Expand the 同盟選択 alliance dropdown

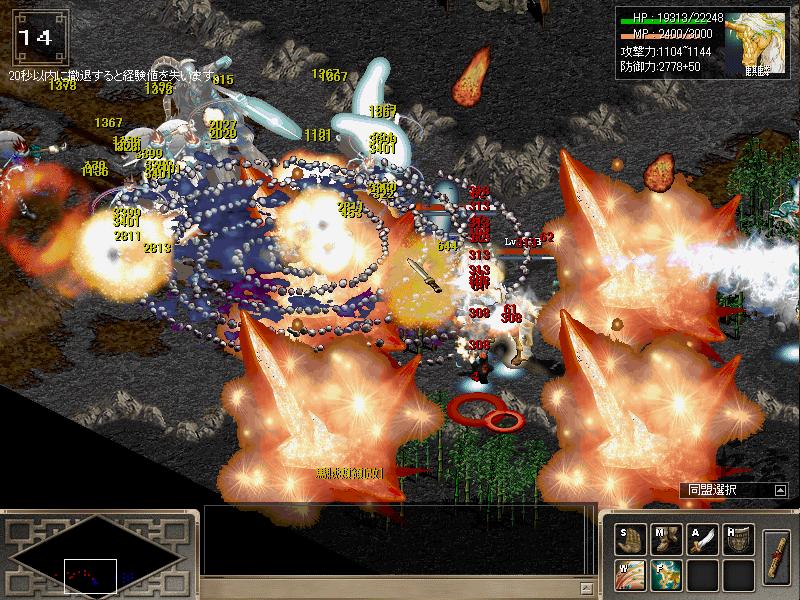click(780, 490)
